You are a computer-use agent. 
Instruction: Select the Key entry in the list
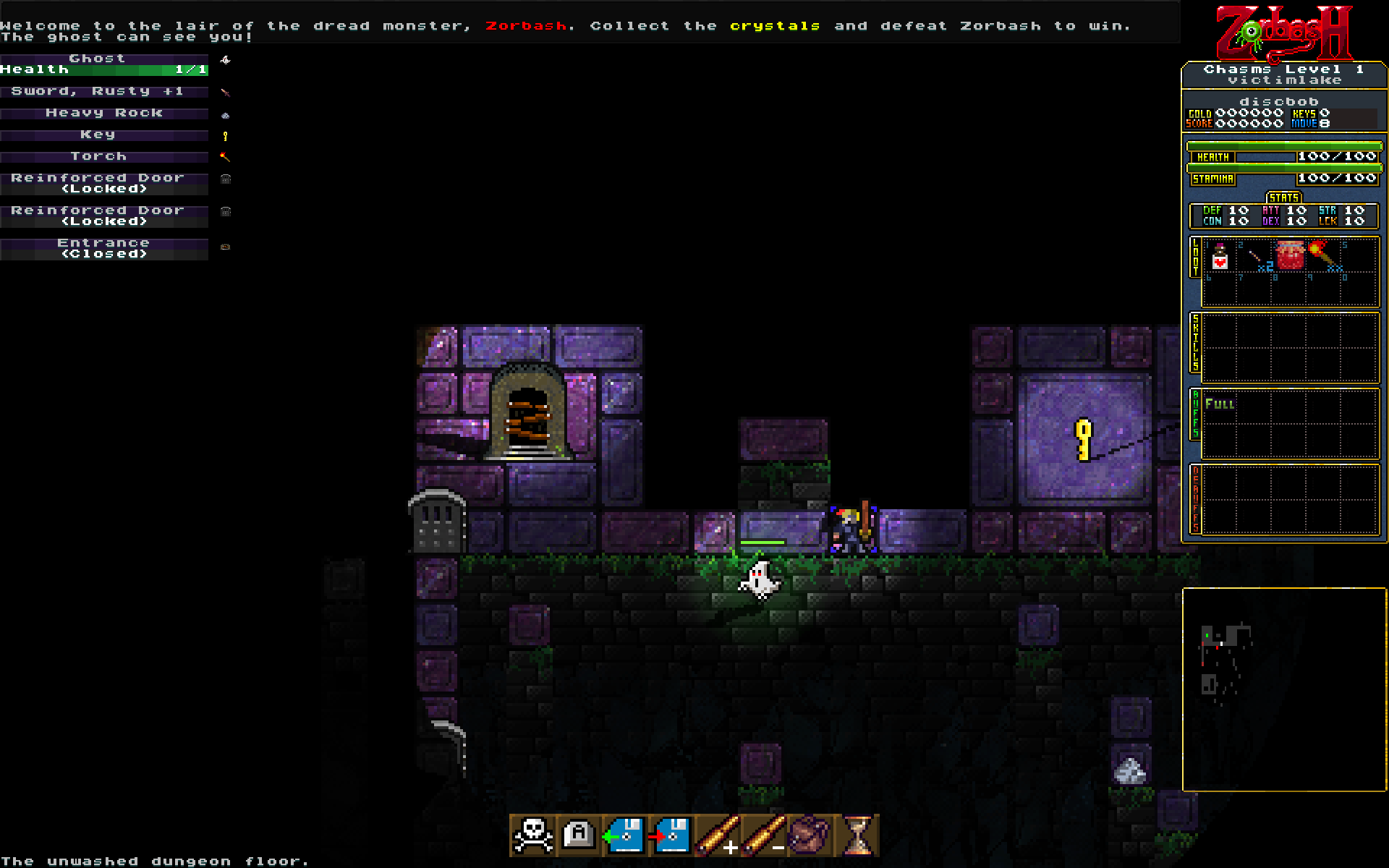pyautogui.click(x=104, y=135)
